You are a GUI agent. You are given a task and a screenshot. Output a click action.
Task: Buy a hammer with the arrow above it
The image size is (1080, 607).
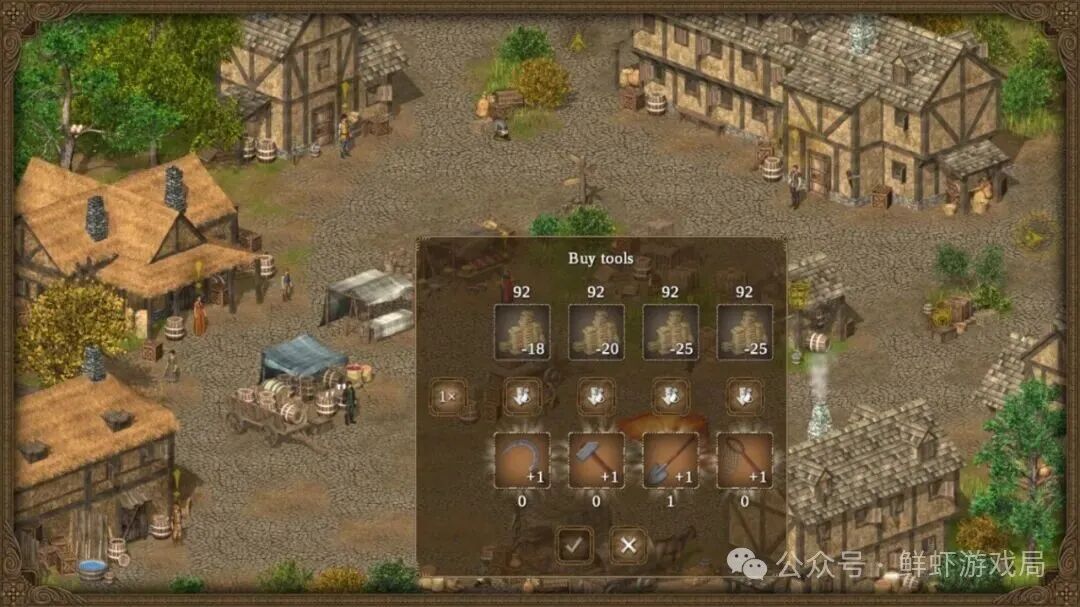tap(596, 397)
